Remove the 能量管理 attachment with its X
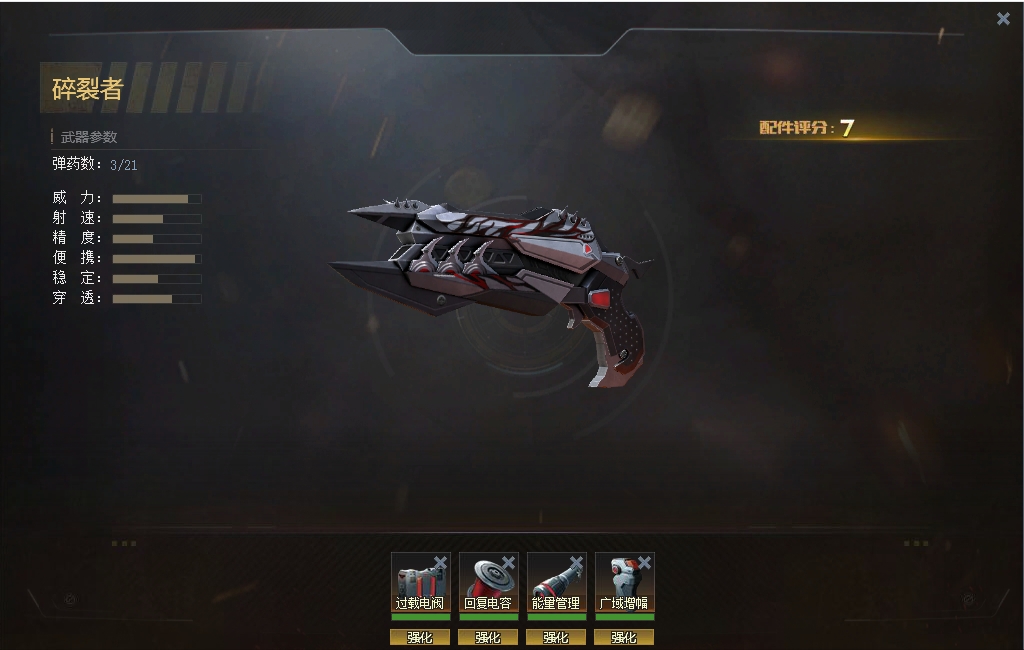Viewport: 1024px width, 650px height. click(x=576, y=563)
